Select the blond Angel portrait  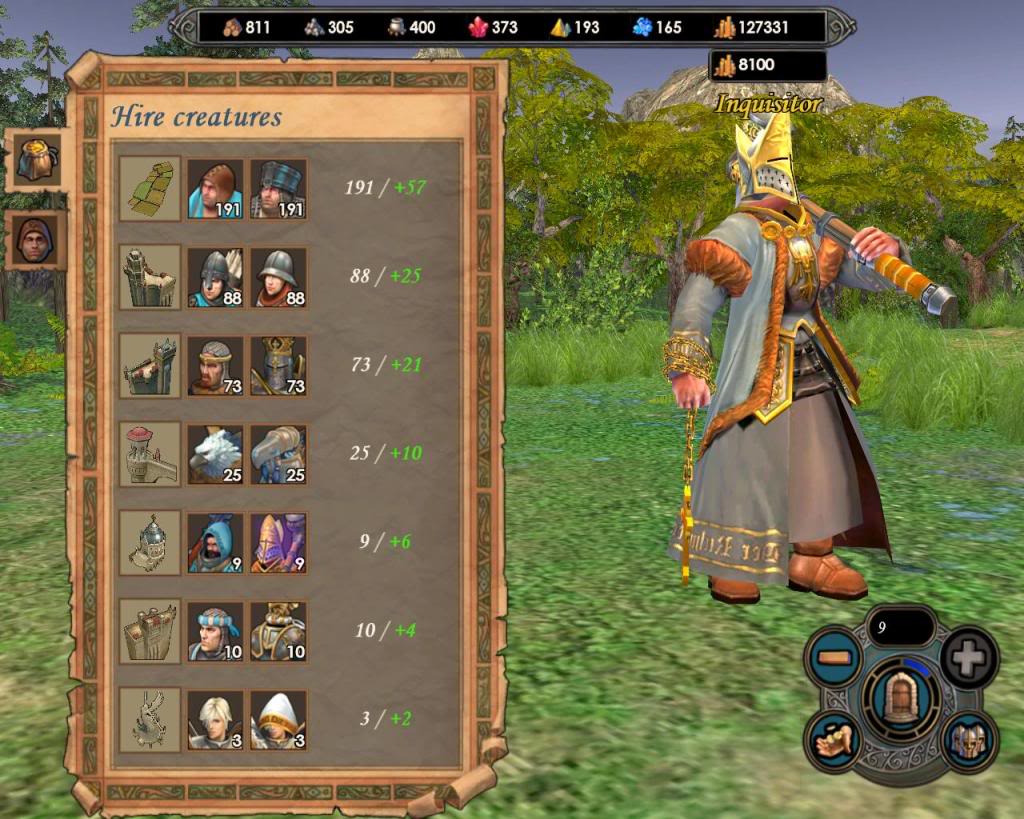pos(215,719)
